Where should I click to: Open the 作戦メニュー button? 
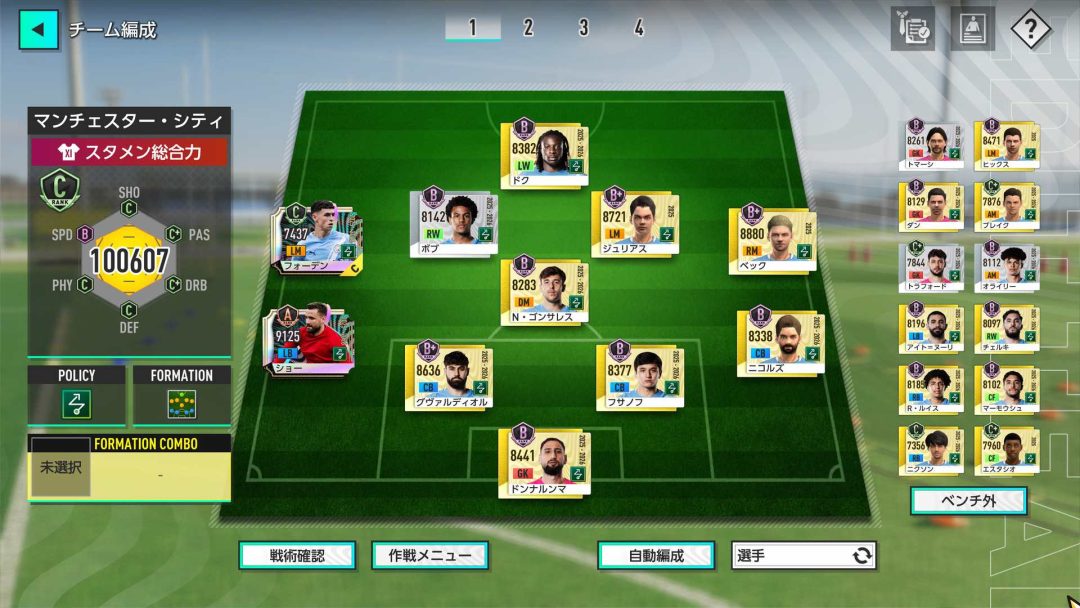point(430,556)
